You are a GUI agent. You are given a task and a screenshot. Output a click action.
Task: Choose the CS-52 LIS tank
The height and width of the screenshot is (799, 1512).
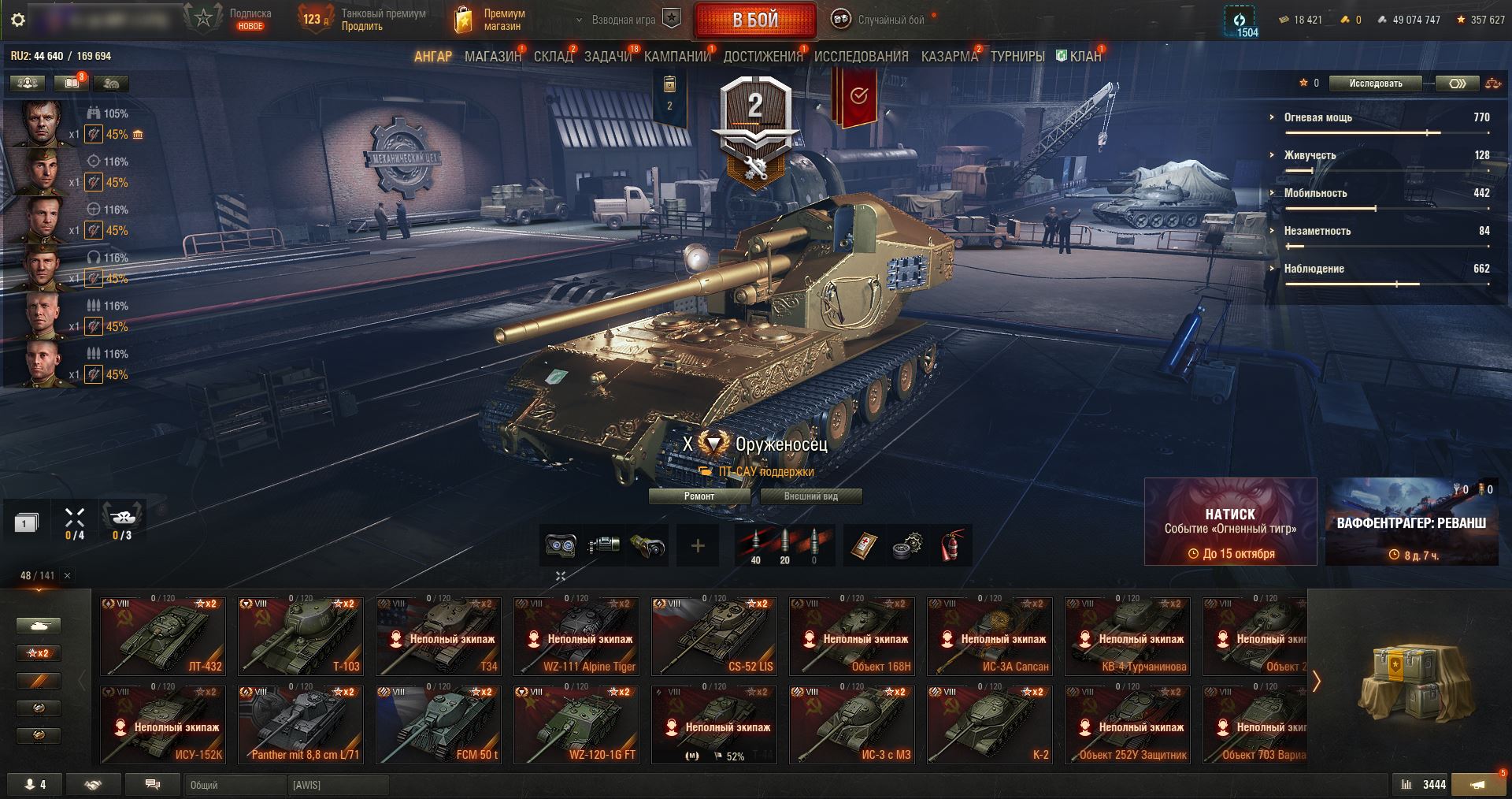click(x=714, y=636)
